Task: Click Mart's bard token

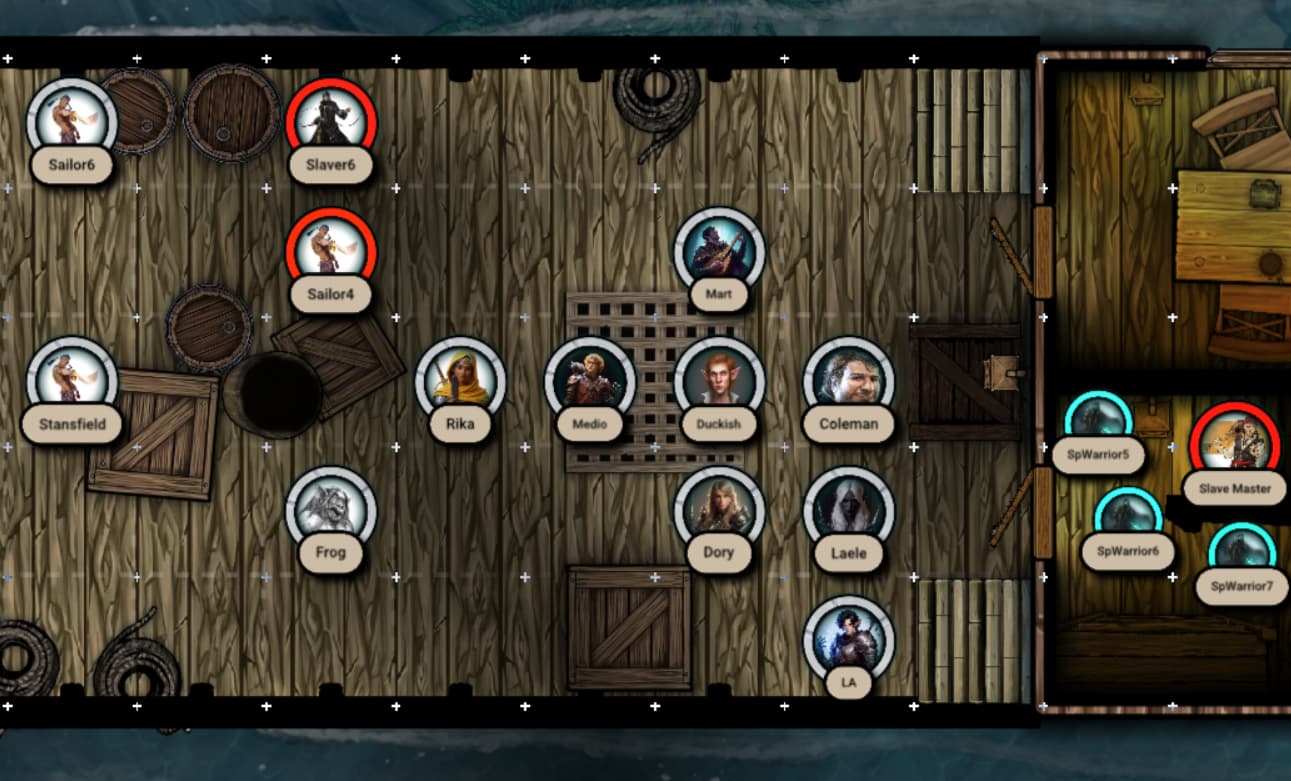Action: [x=719, y=252]
